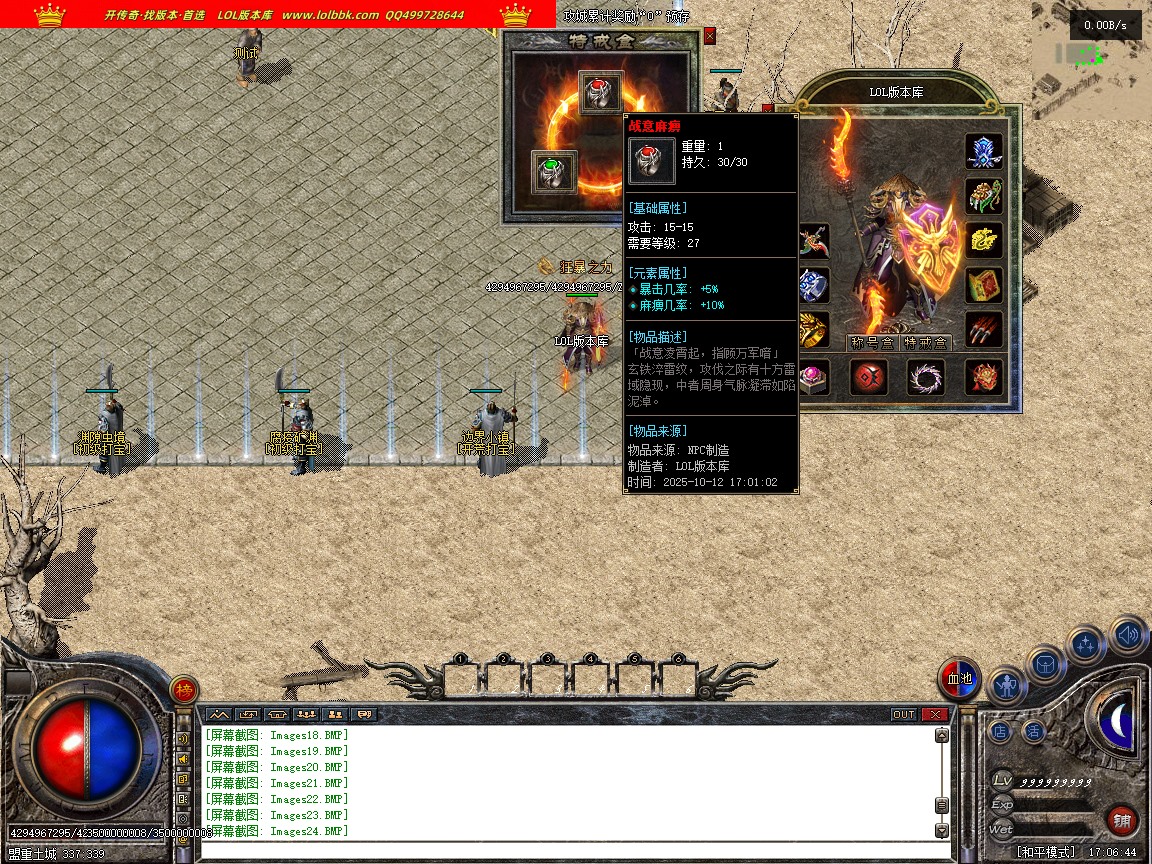Open the character figure panel button
1152x864 pixels.
point(1006,687)
